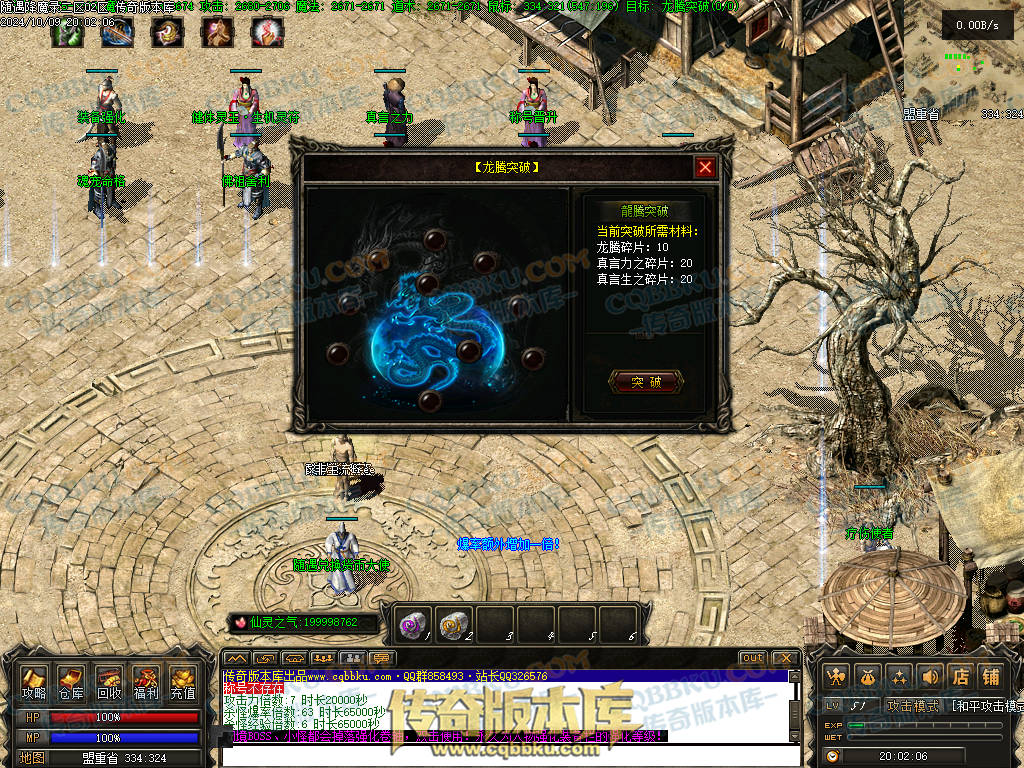Click the chat window 'out' button
The height and width of the screenshot is (768, 1024).
[752, 658]
